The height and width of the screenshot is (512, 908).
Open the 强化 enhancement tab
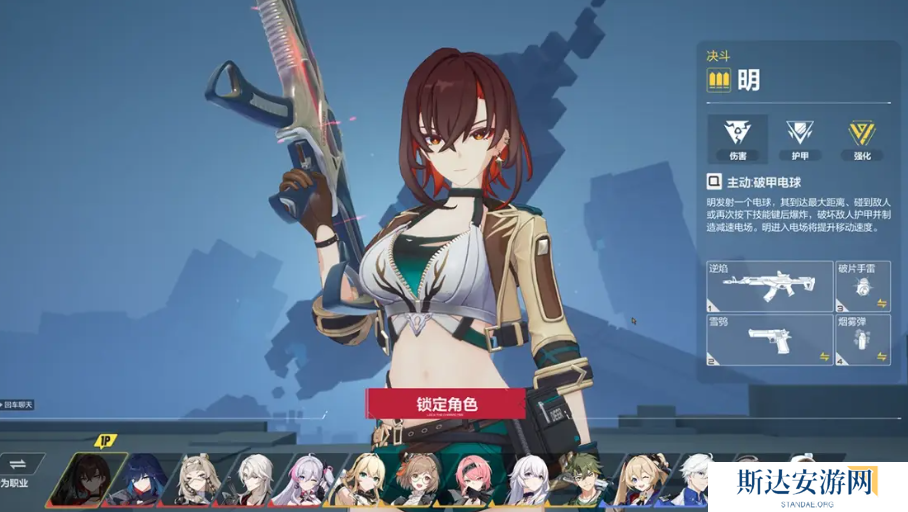[x=861, y=138]
